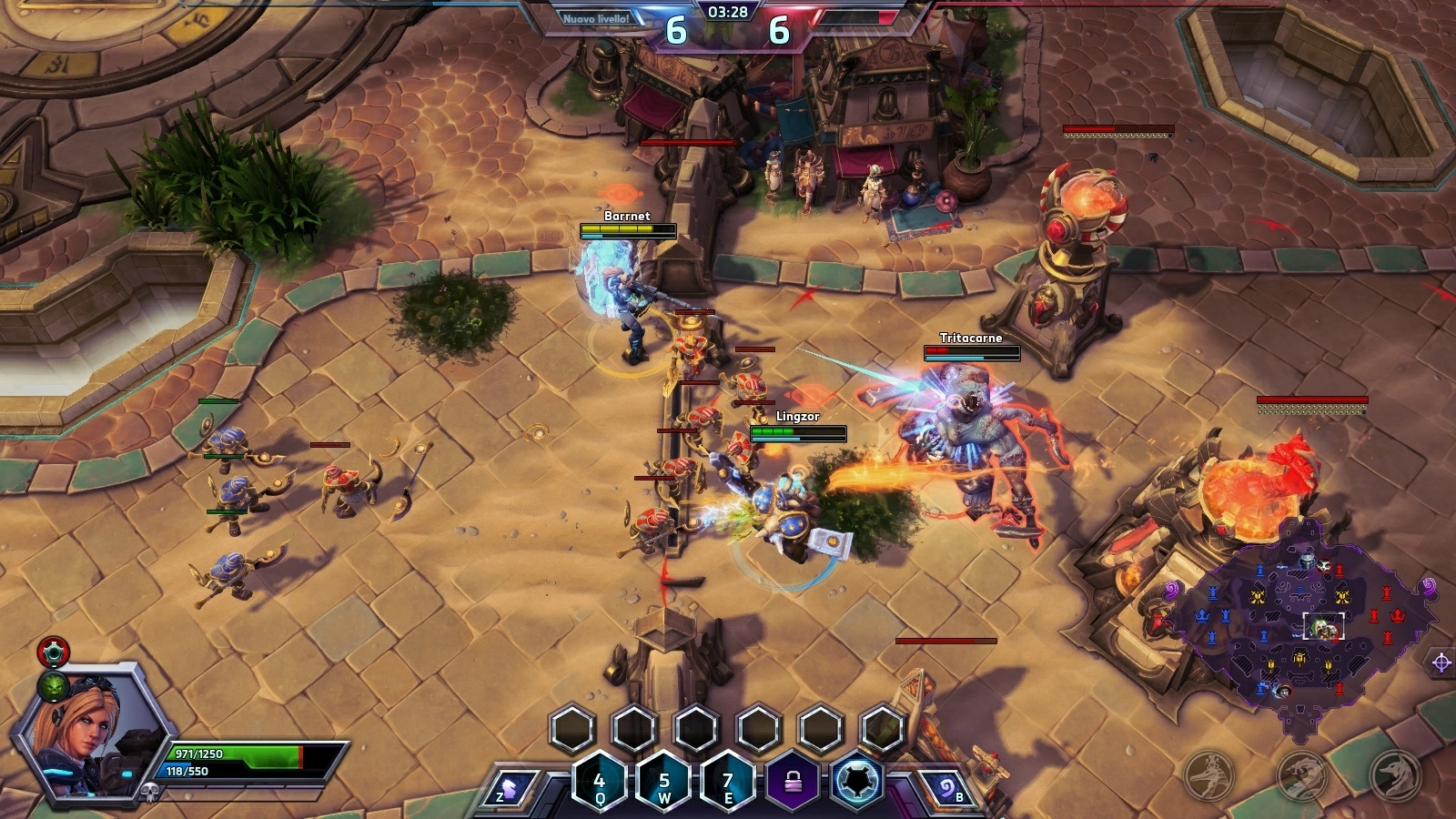Screen dimensions: 1456x819
Task: Click the 'Nuovo livello!' banner
Action: click(x=596, y=19)
